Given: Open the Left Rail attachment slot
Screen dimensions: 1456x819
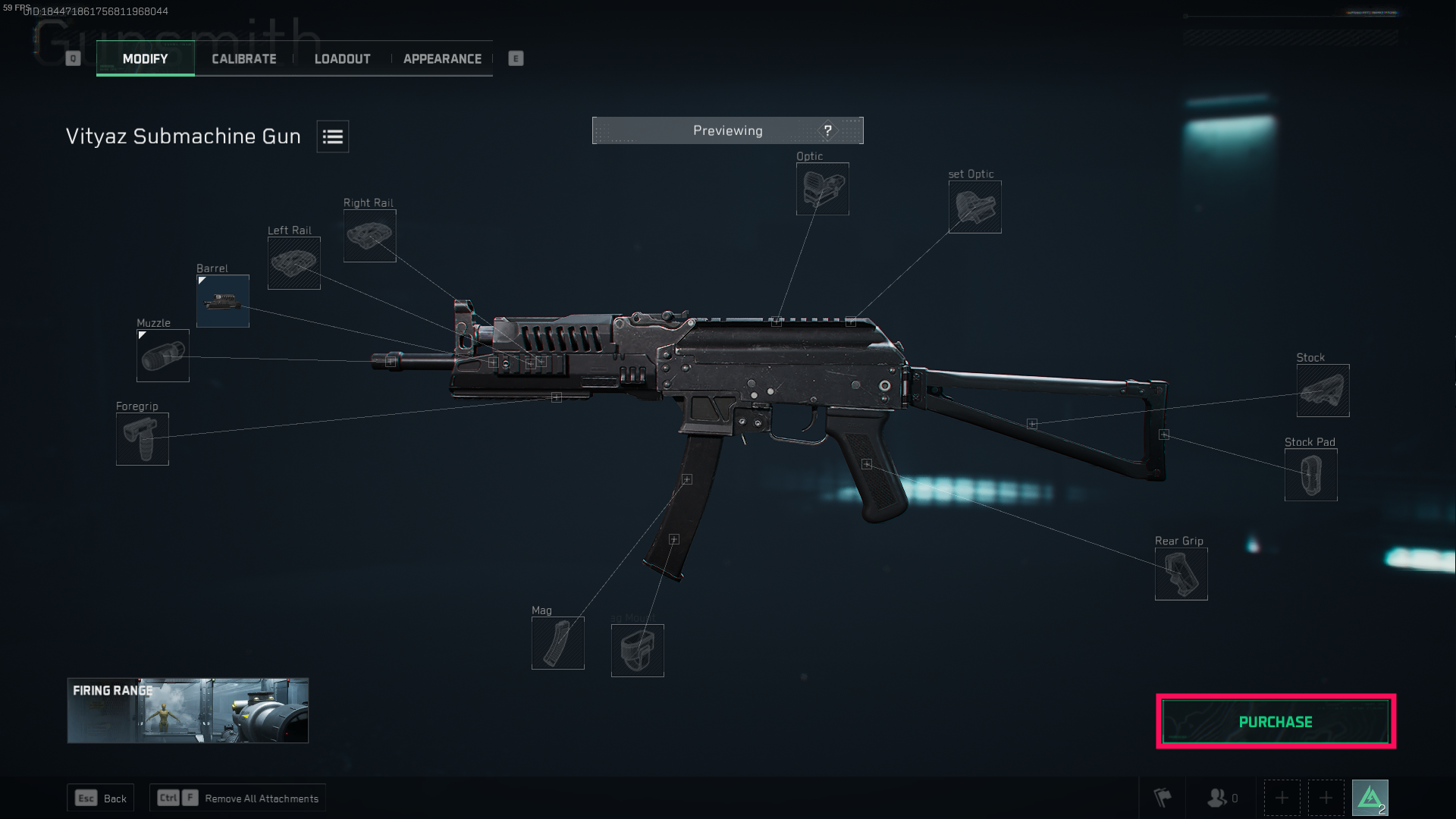Looking at the screenshot, I should click(293, 263).
